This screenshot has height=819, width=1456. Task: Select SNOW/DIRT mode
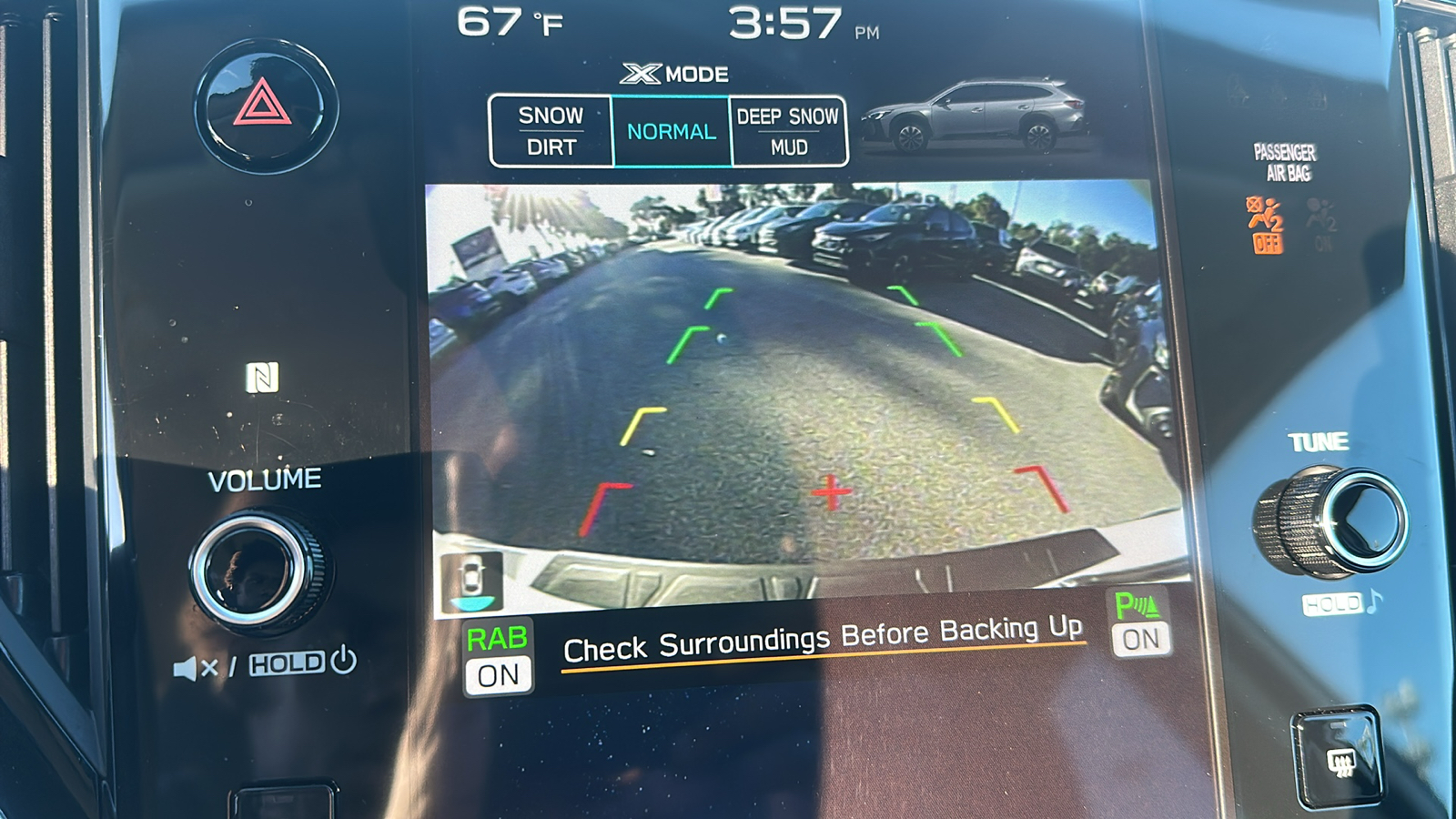(551, 129)
